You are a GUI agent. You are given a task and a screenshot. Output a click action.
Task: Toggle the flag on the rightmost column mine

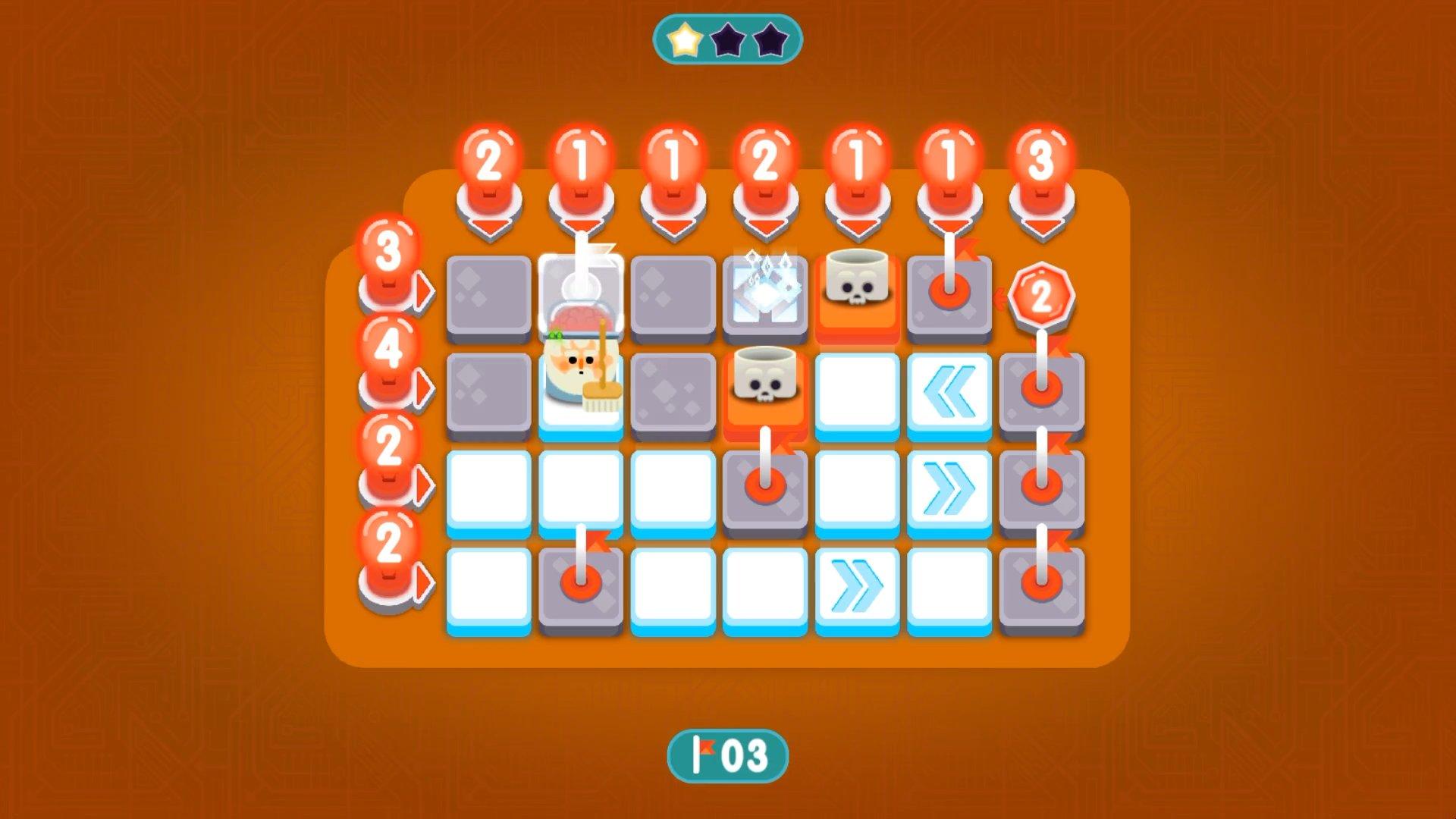tap(1043, 485)
